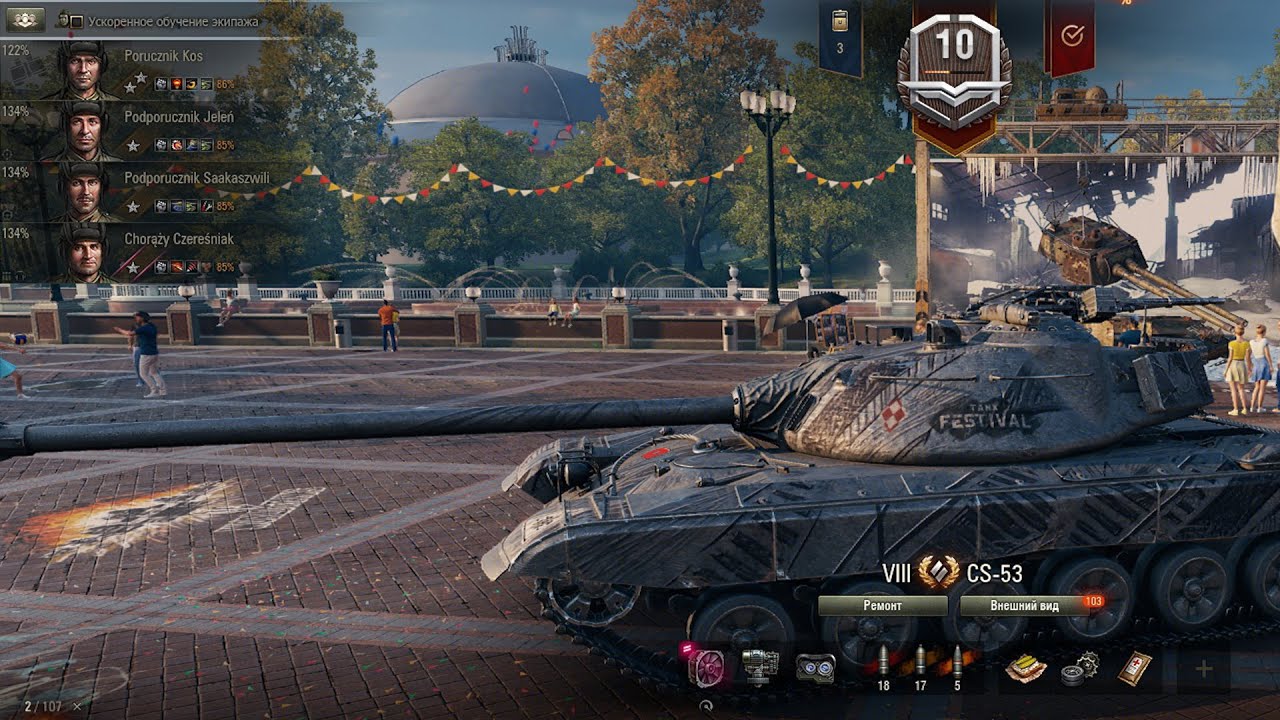The width and height of the screenshot is (1280, 720).
Task: Select the ventilation fan equipment slot
Action: [x=707, y=668]
